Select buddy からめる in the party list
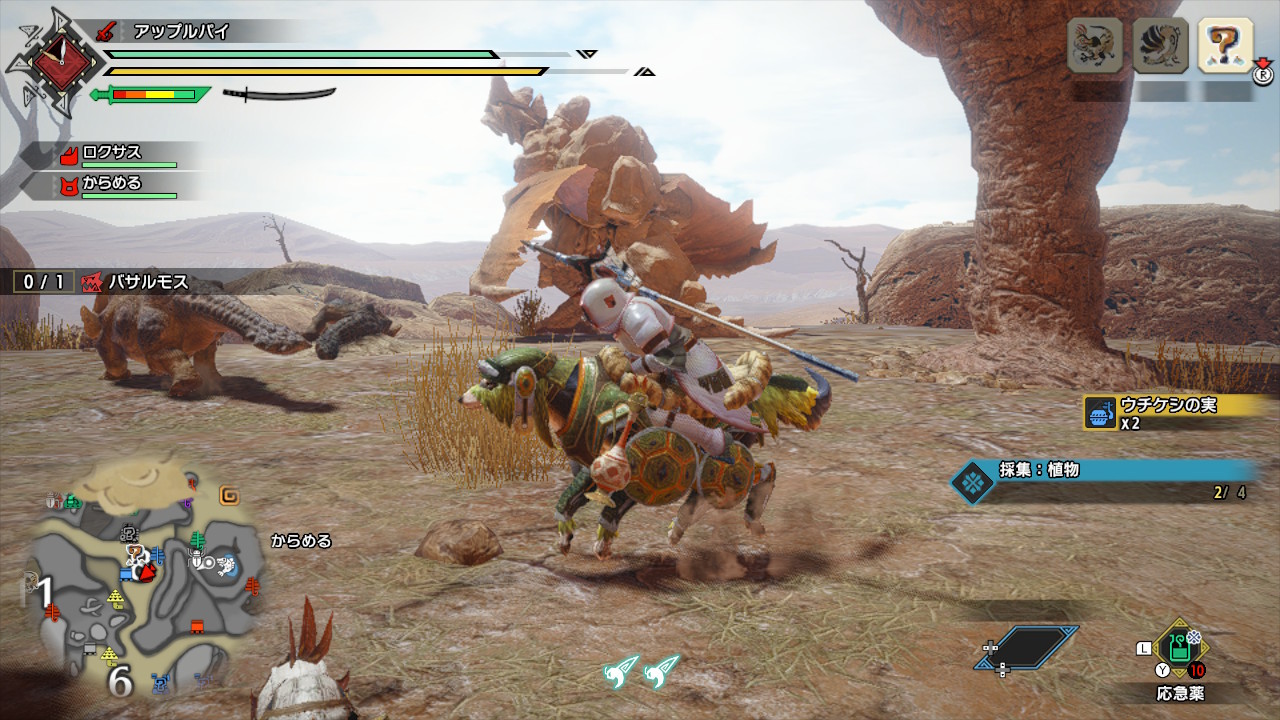The height and width of the screenshot is (720, 1280). coord(112,184)
